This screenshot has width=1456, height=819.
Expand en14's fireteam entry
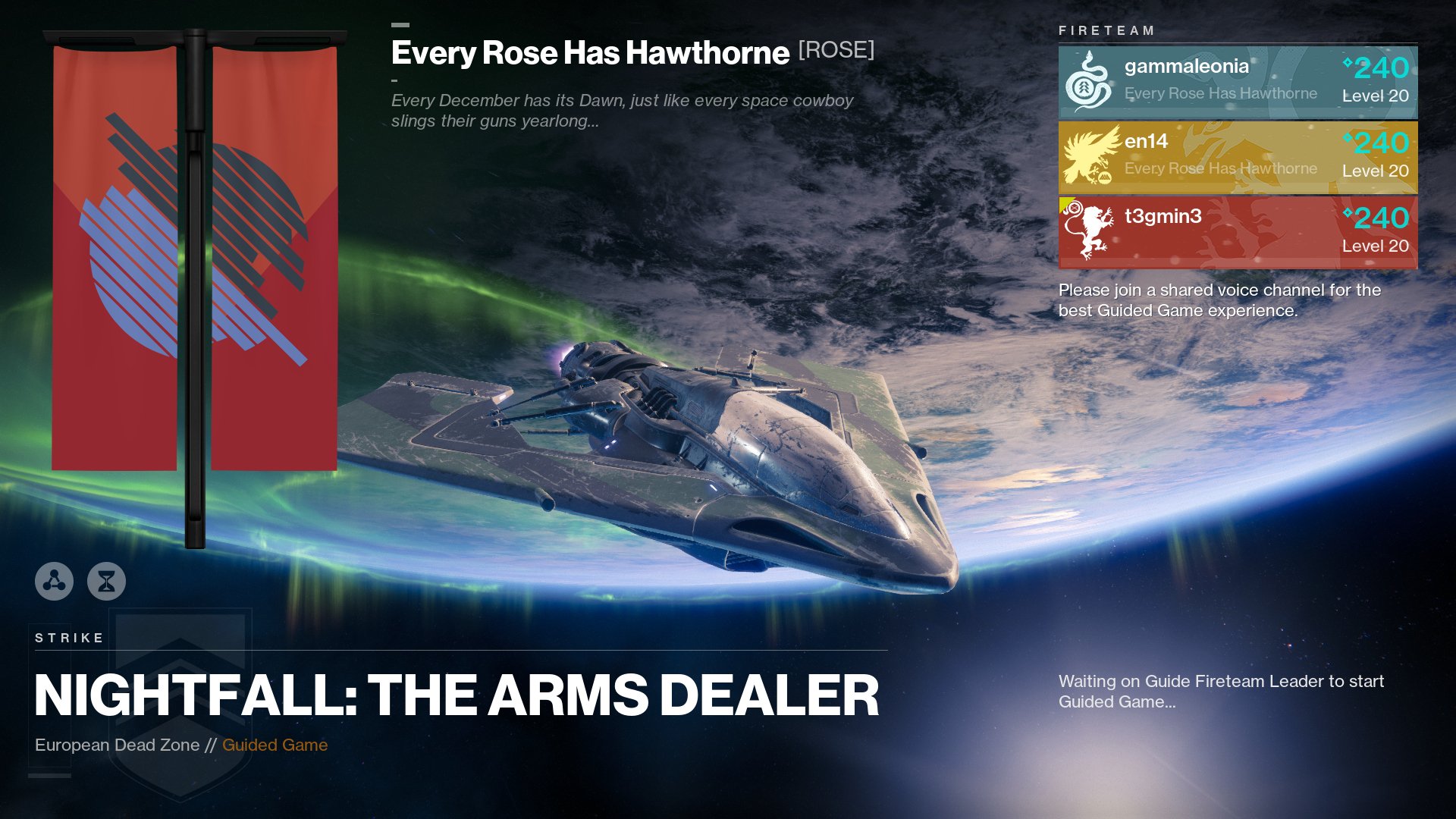coord(1238,158)
